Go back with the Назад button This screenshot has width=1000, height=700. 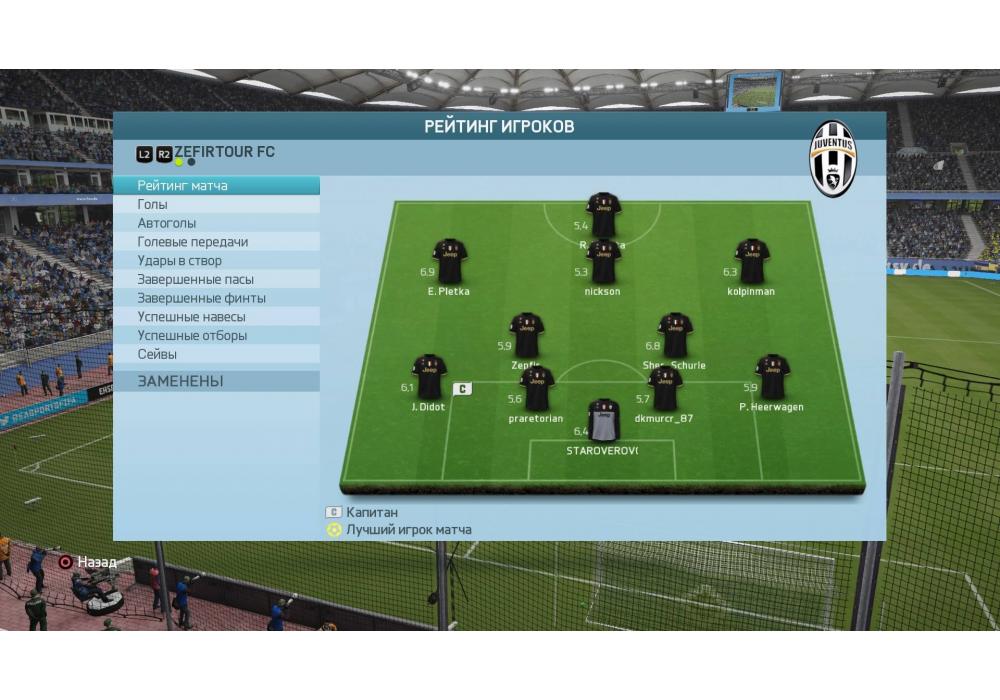87,562
